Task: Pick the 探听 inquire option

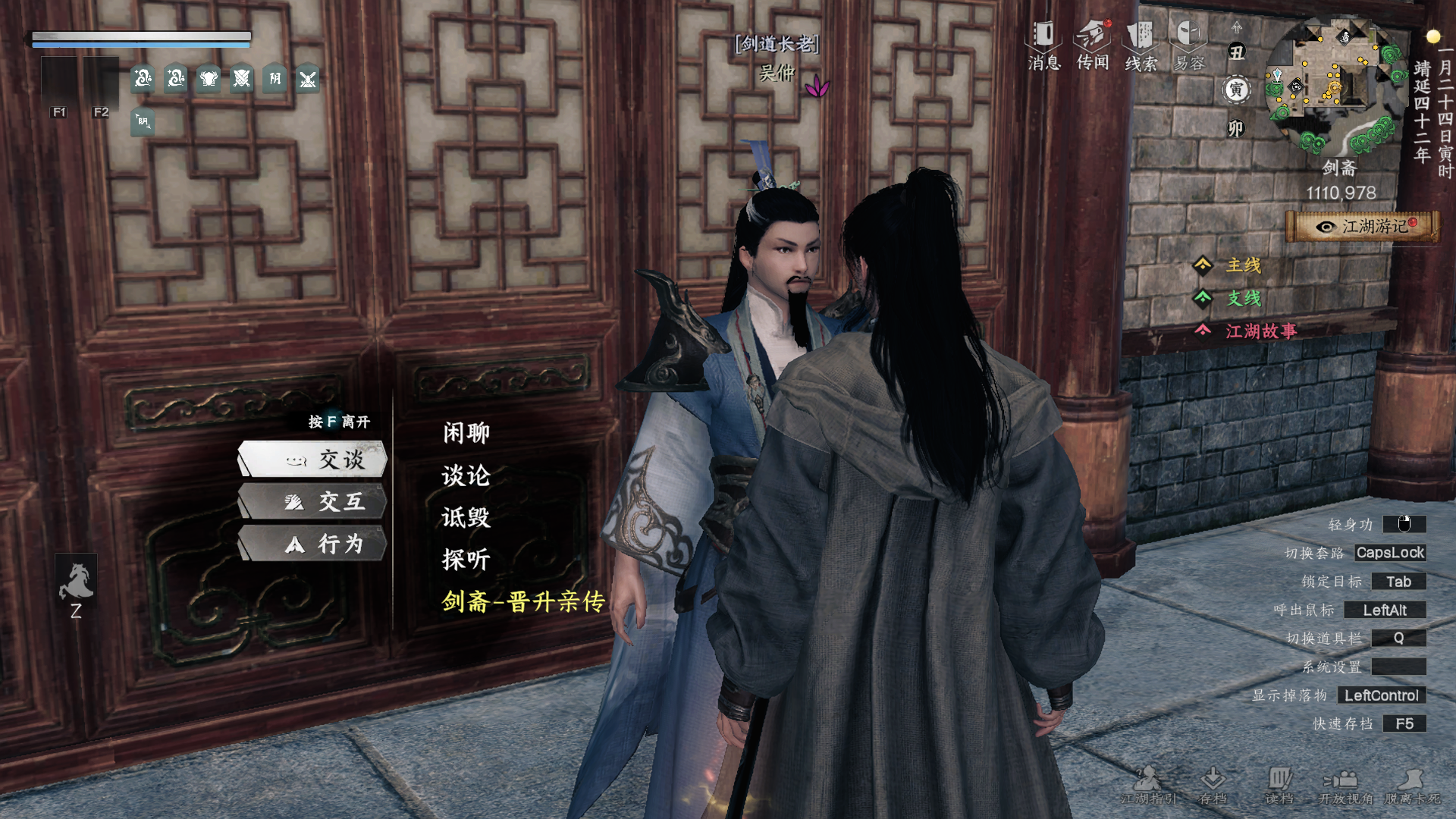Action: (x=466, y=560)
